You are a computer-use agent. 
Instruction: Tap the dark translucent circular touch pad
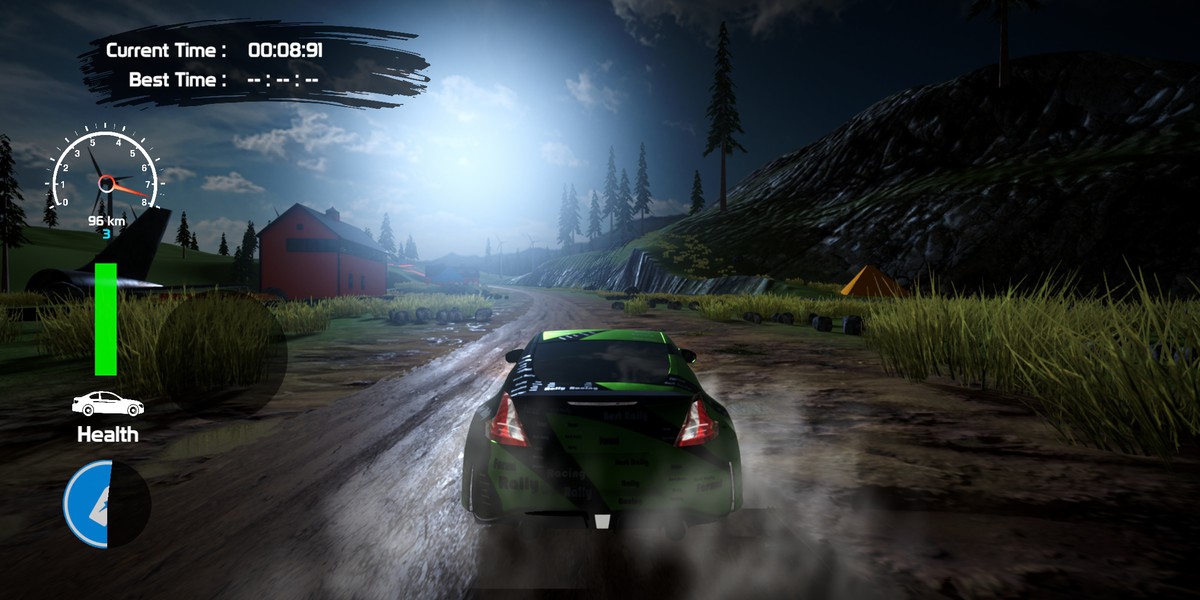222,354
